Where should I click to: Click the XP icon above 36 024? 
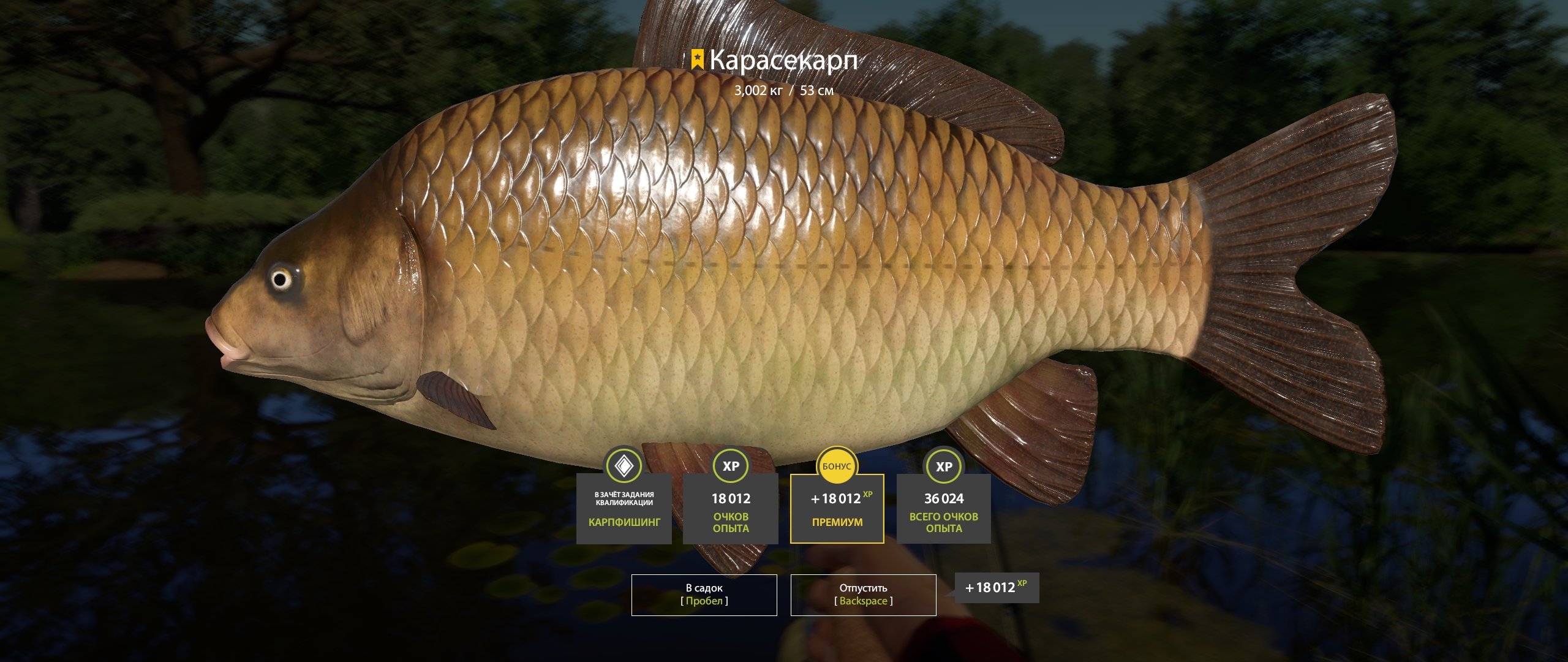943,466
